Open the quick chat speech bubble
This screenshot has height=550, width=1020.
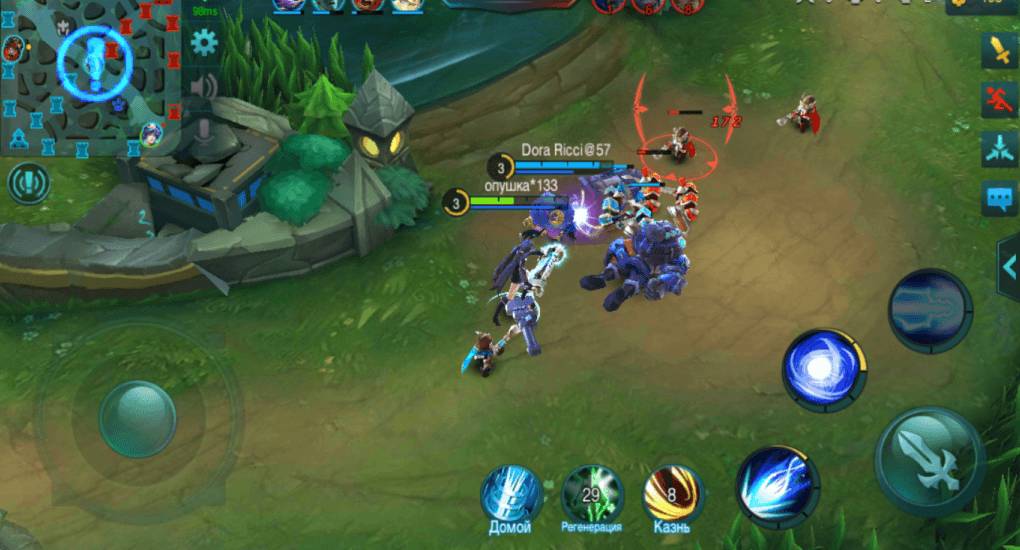(x=999, y=198)
